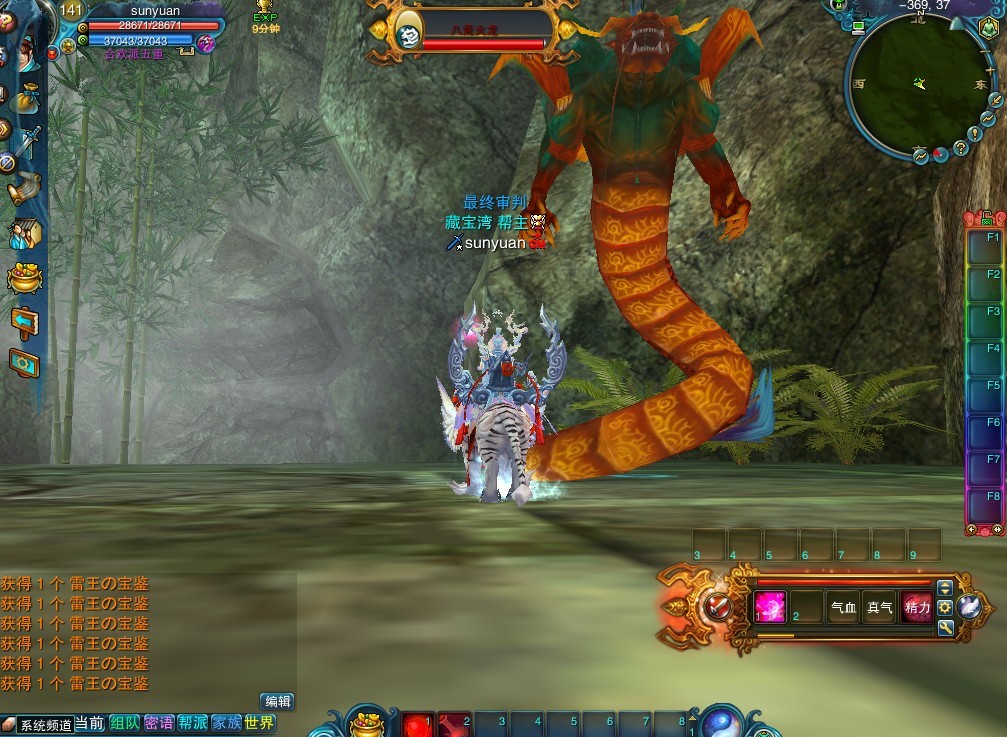Viewport: 1007px width, 737px height.
Task: Open the wrench tool button on skill panel
Action: (944, 628)
